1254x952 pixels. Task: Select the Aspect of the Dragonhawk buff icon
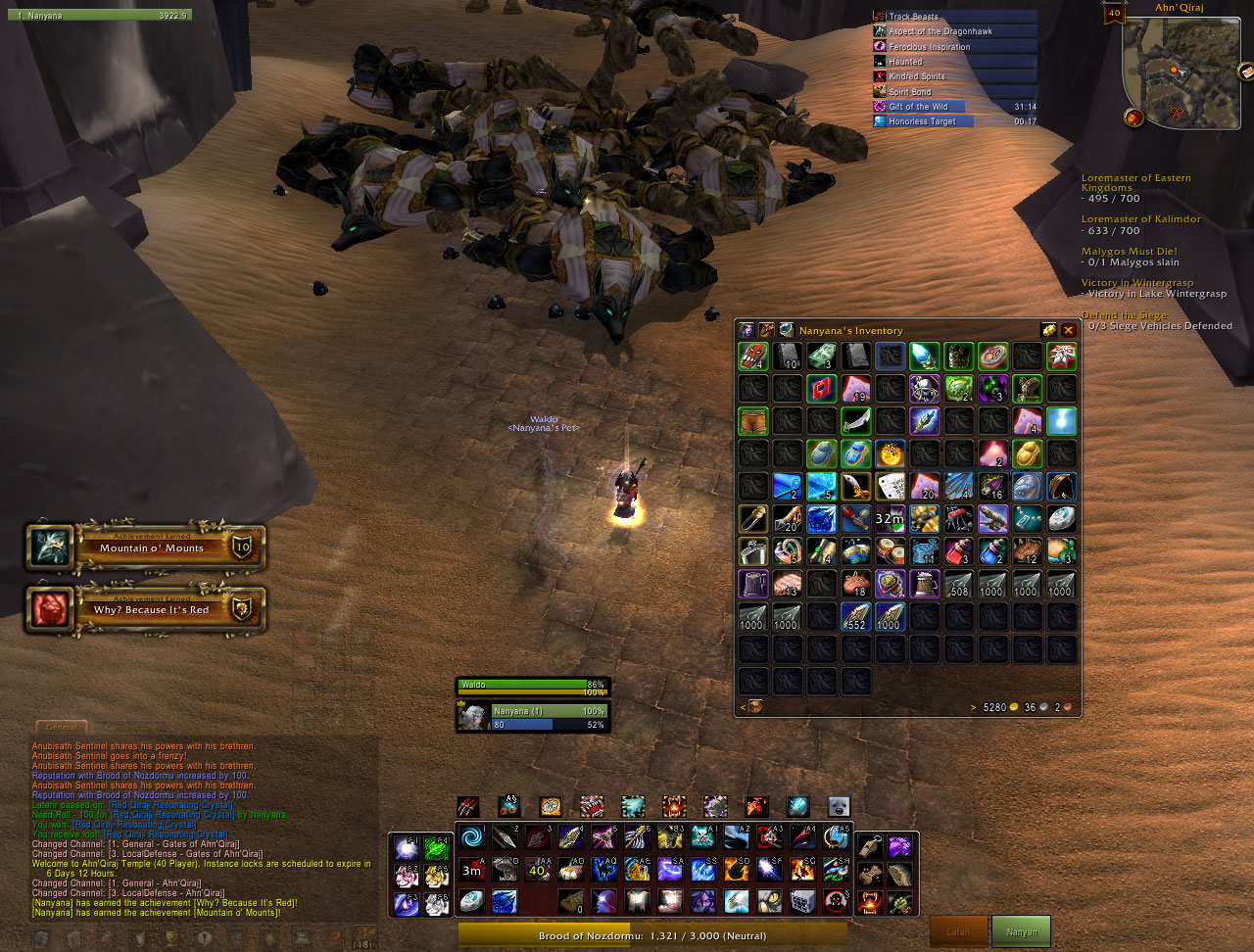click(879, 31)
